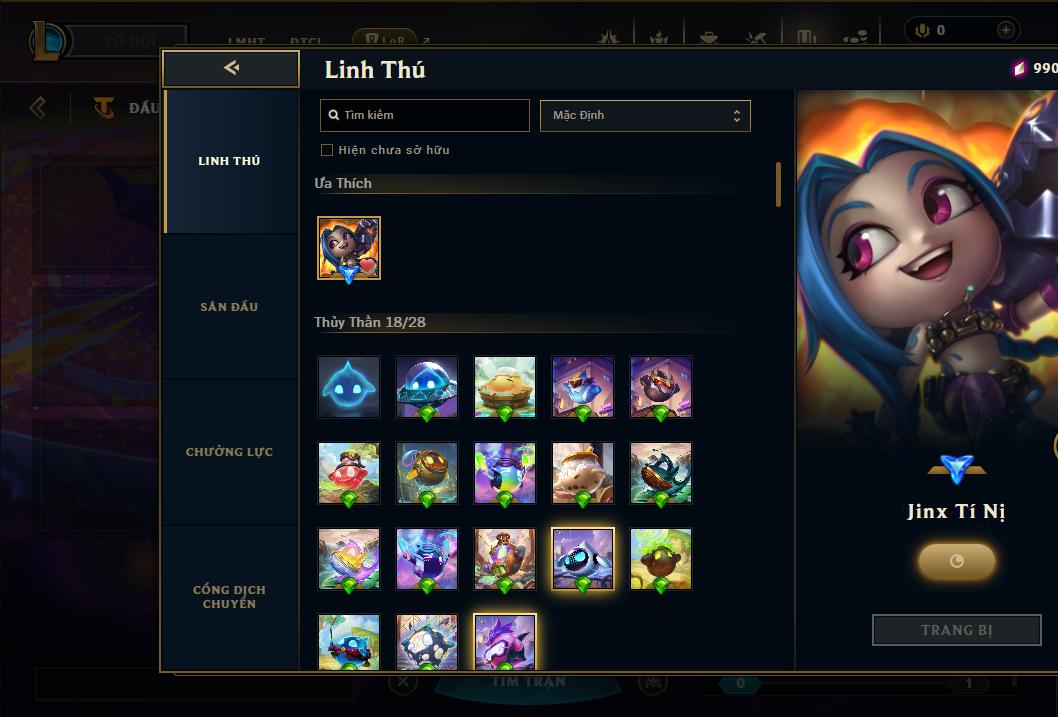Select the brown monkey sprite with green leaves

coord(661,559)
